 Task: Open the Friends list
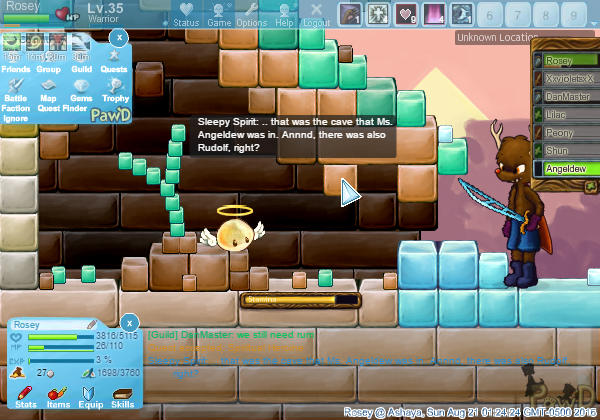click(x=15, y=62)
